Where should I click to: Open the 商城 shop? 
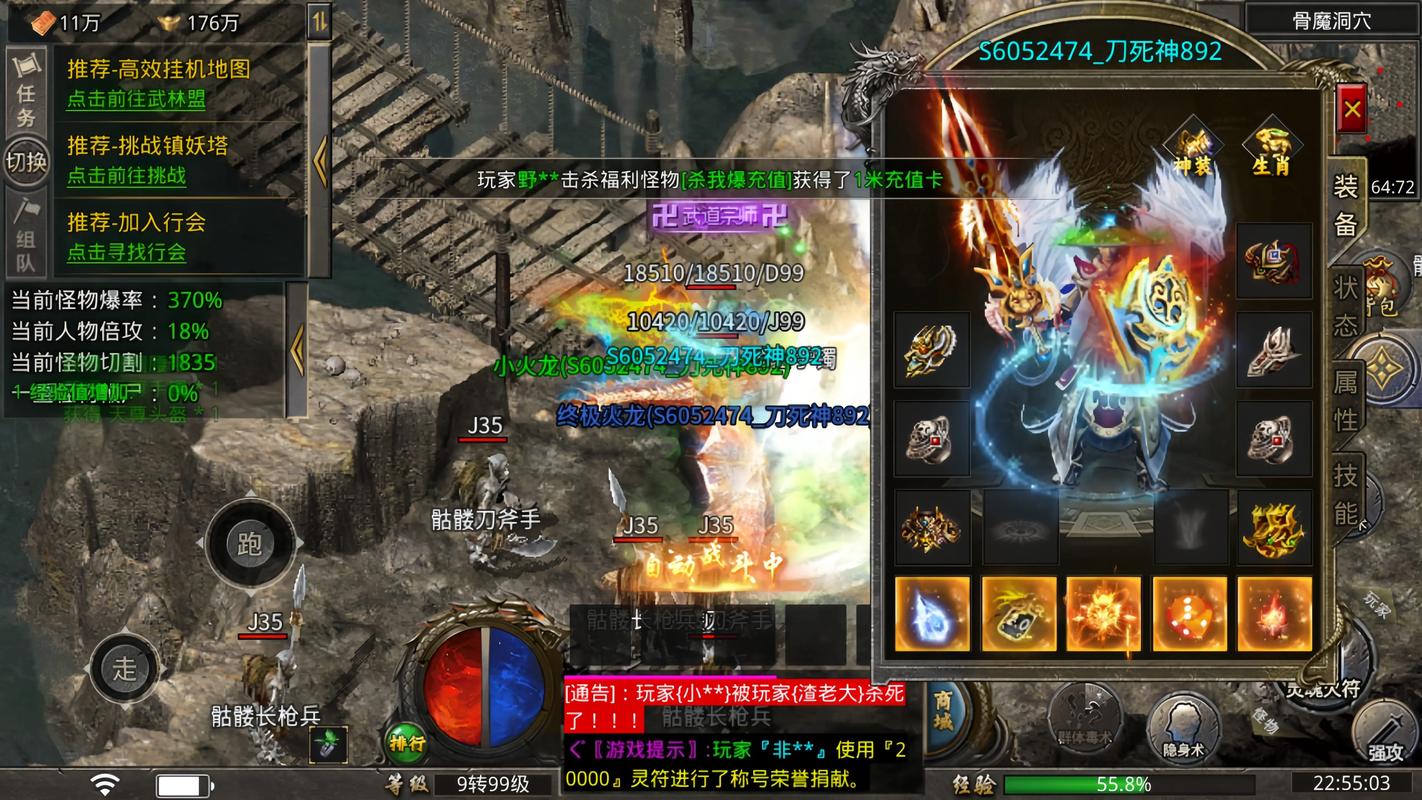(943, 714)
